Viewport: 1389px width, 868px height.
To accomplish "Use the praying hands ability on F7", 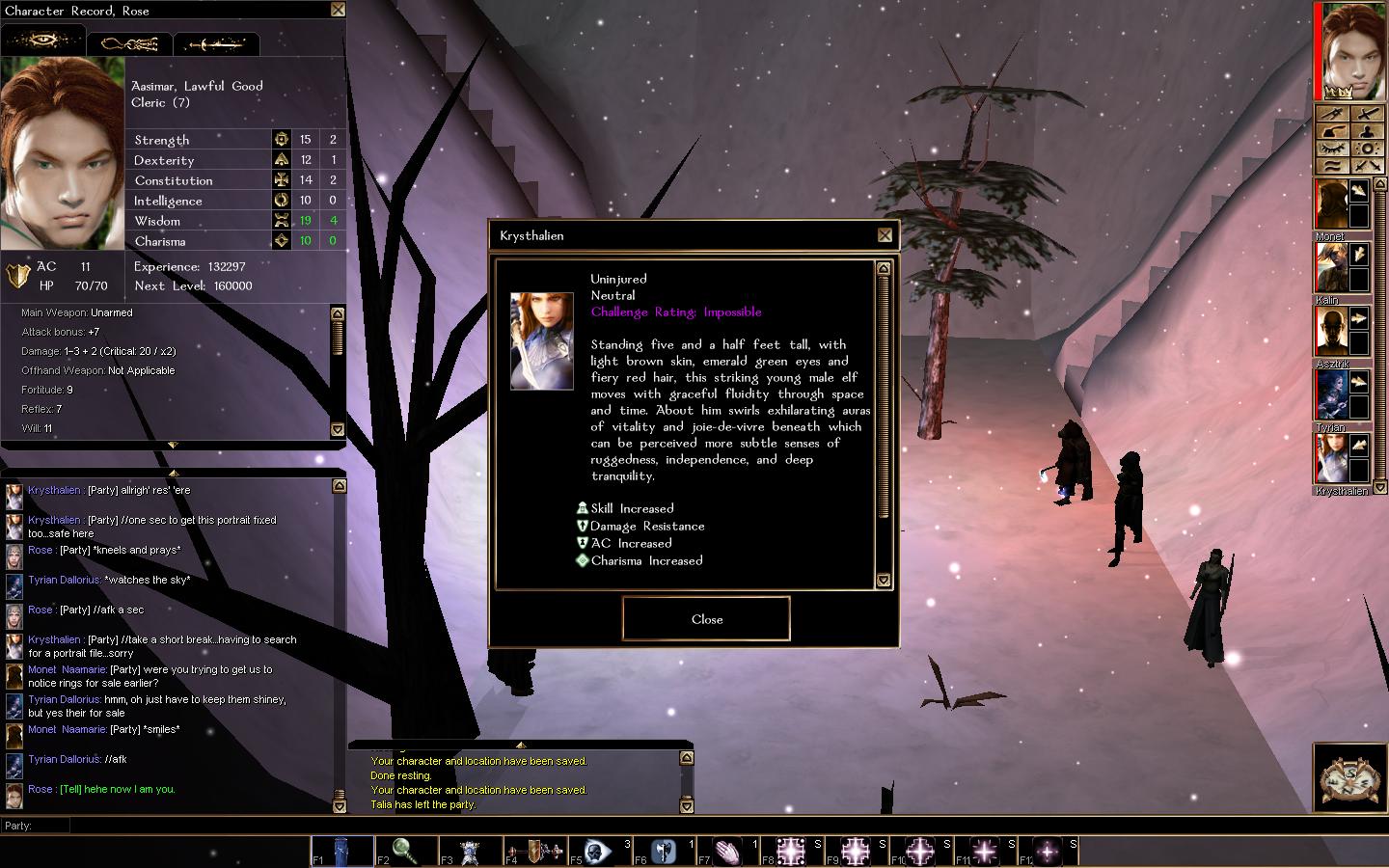I will [727, 851].
